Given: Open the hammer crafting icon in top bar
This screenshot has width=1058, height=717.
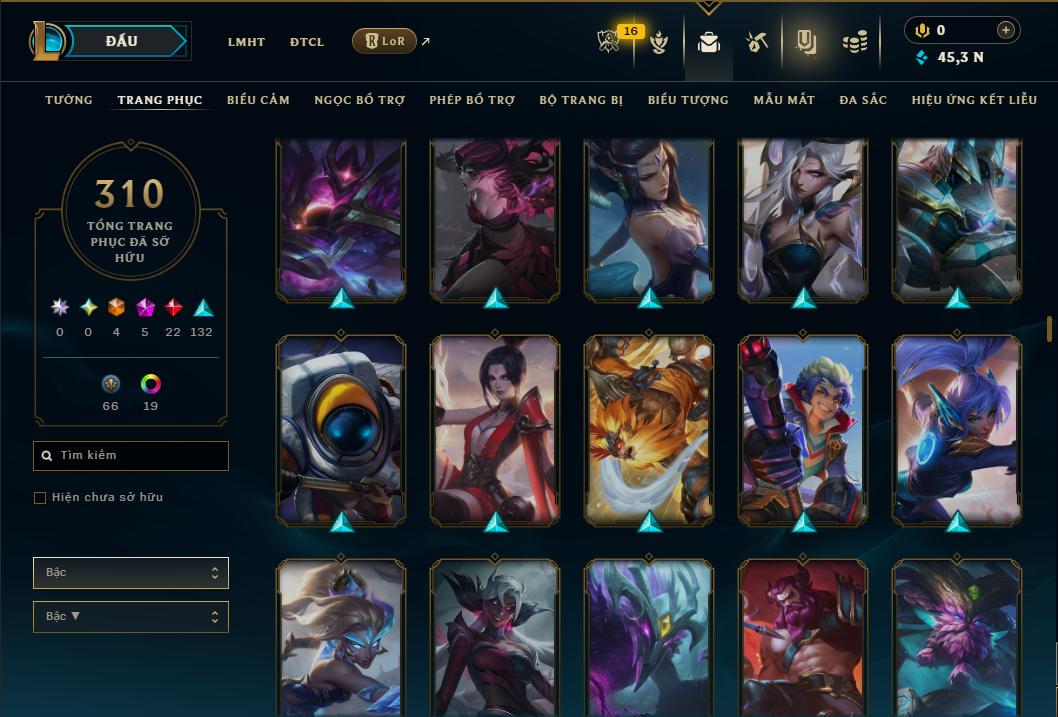Looking at the screenshot, I should [x=756, y=42].
